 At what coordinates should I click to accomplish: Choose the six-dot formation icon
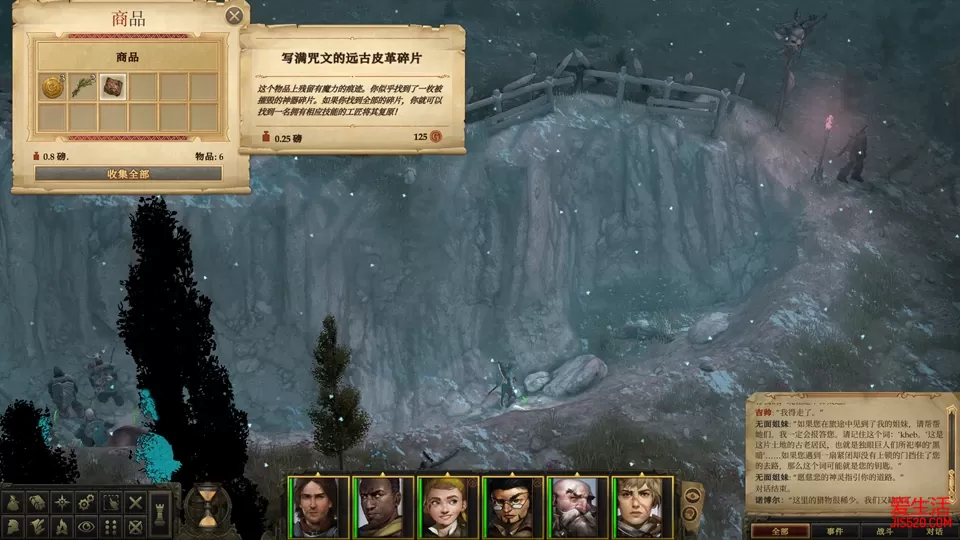(112, 525)
